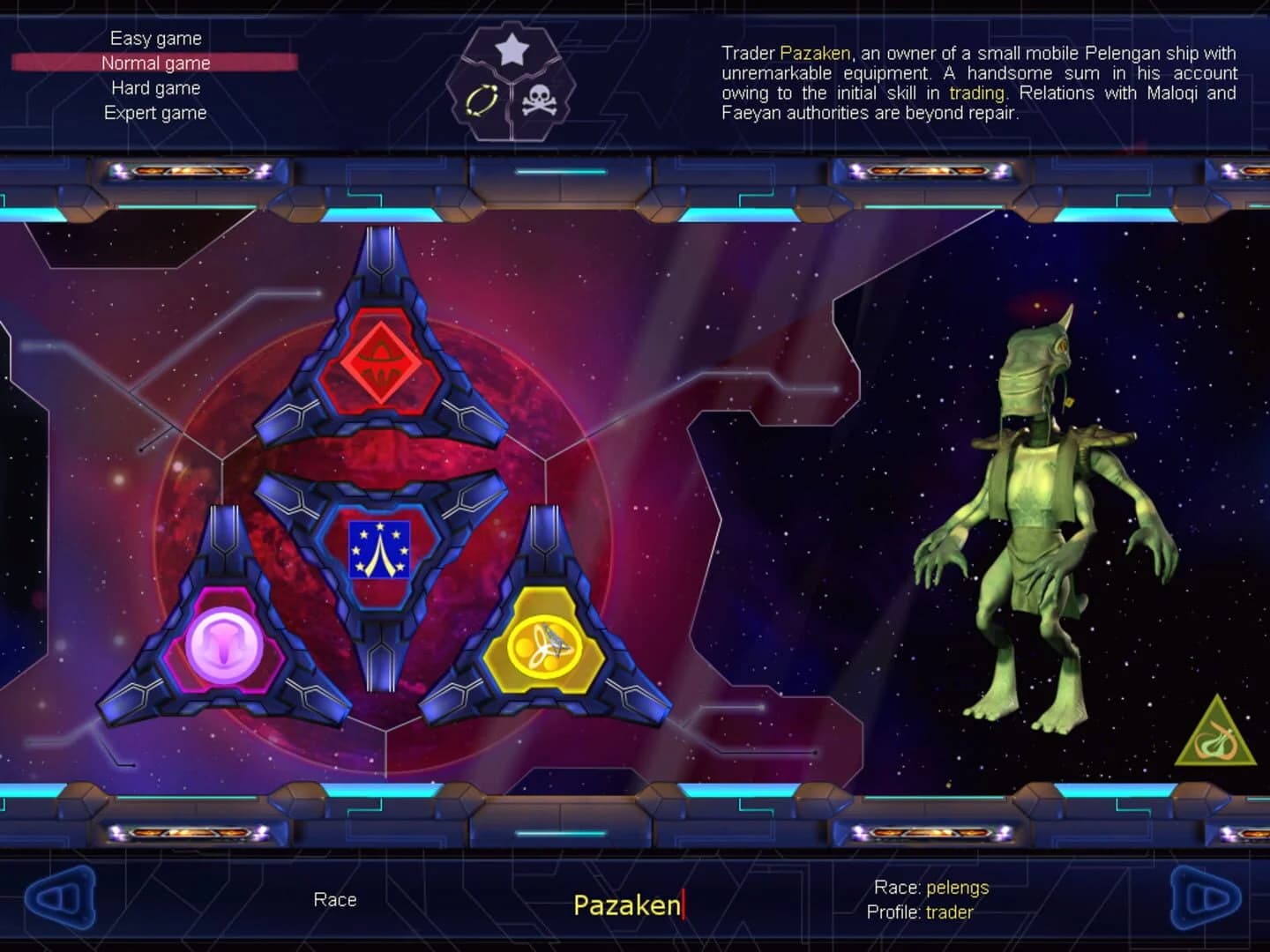Switch difficulty to Easy game
The height and width of the screenshot is (952, 1270).
tap(155, 38)
